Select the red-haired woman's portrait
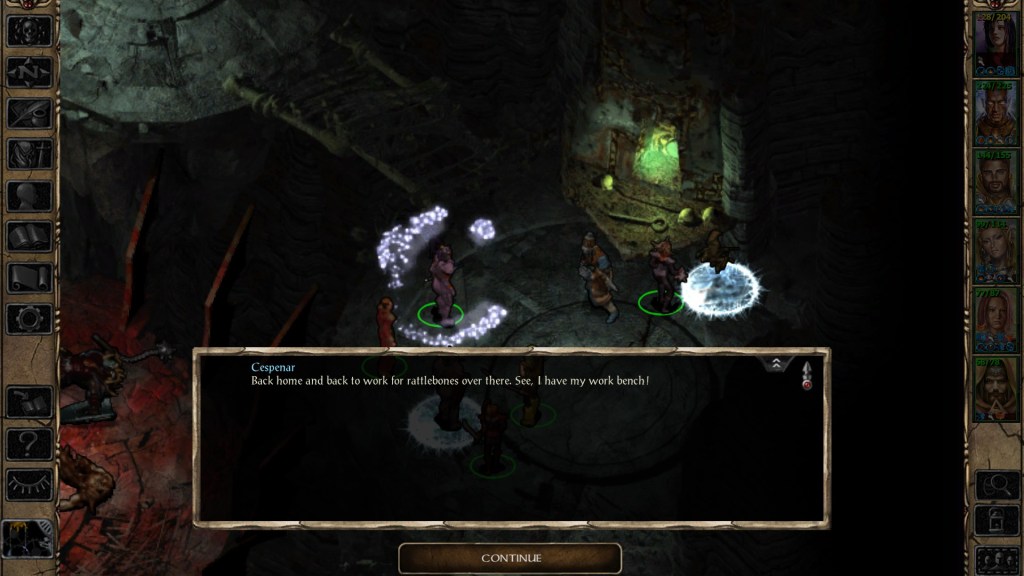Image resolution: width=1024 pixels, height=576 pixels. click(x=995, y=319)
